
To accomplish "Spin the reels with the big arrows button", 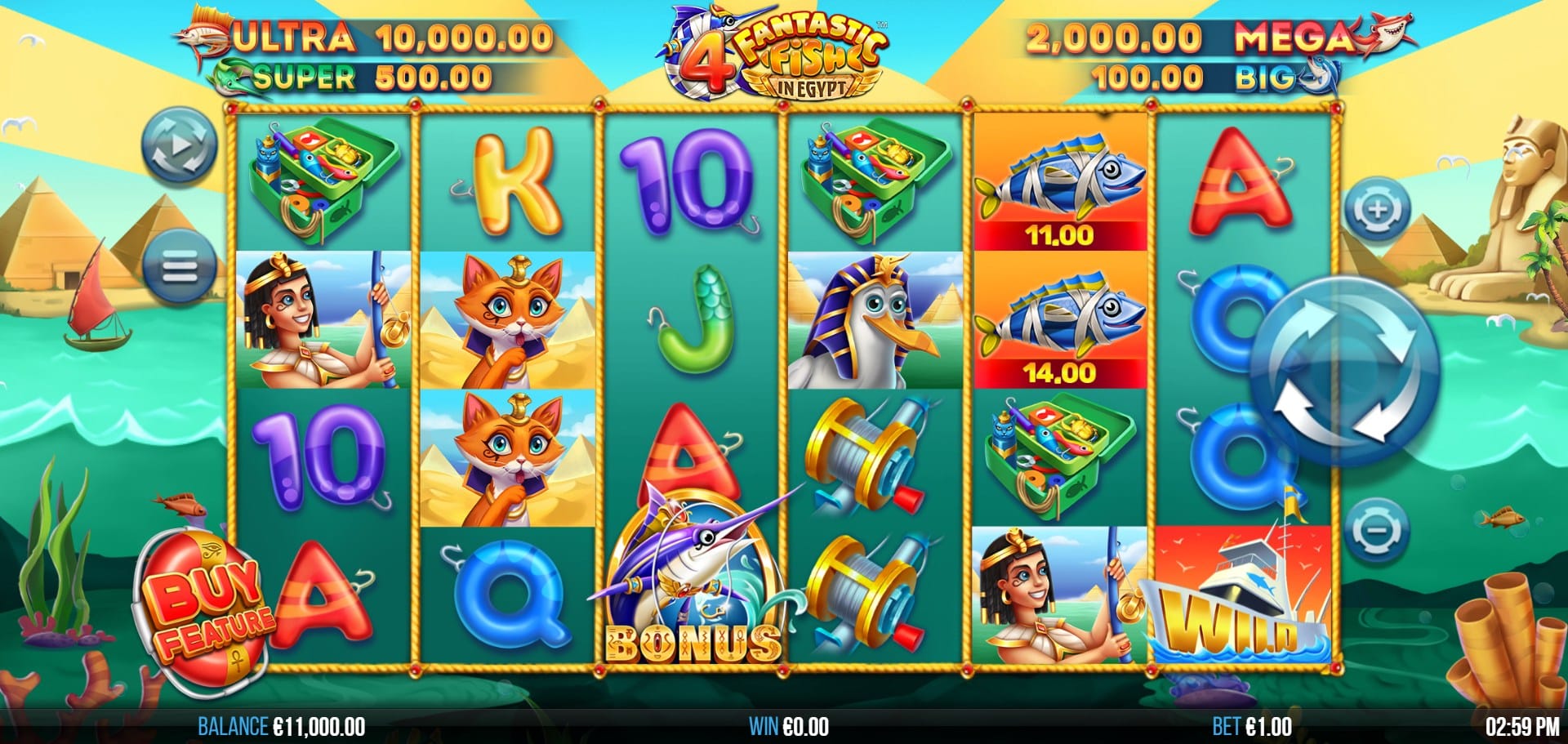I will 1345,372.
